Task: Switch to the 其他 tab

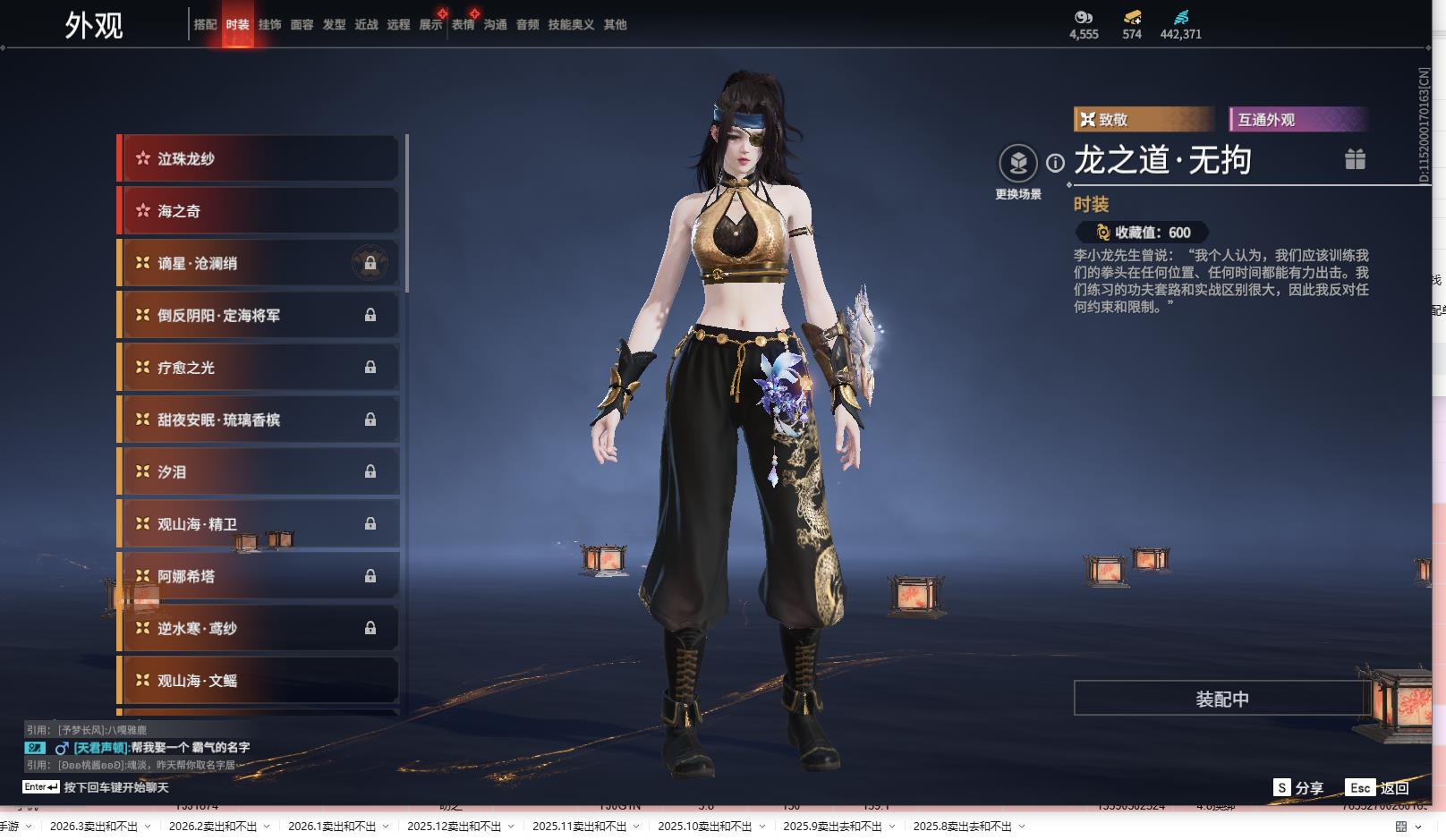Action: (x=615, y=25)
